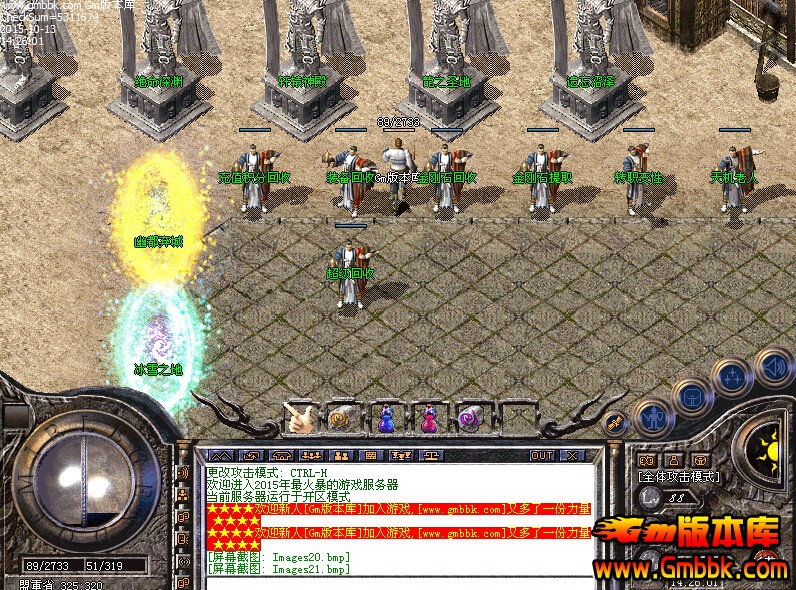Open the character status round button
Viewport: 796px width, 590px height.
[x=653, y=416]
